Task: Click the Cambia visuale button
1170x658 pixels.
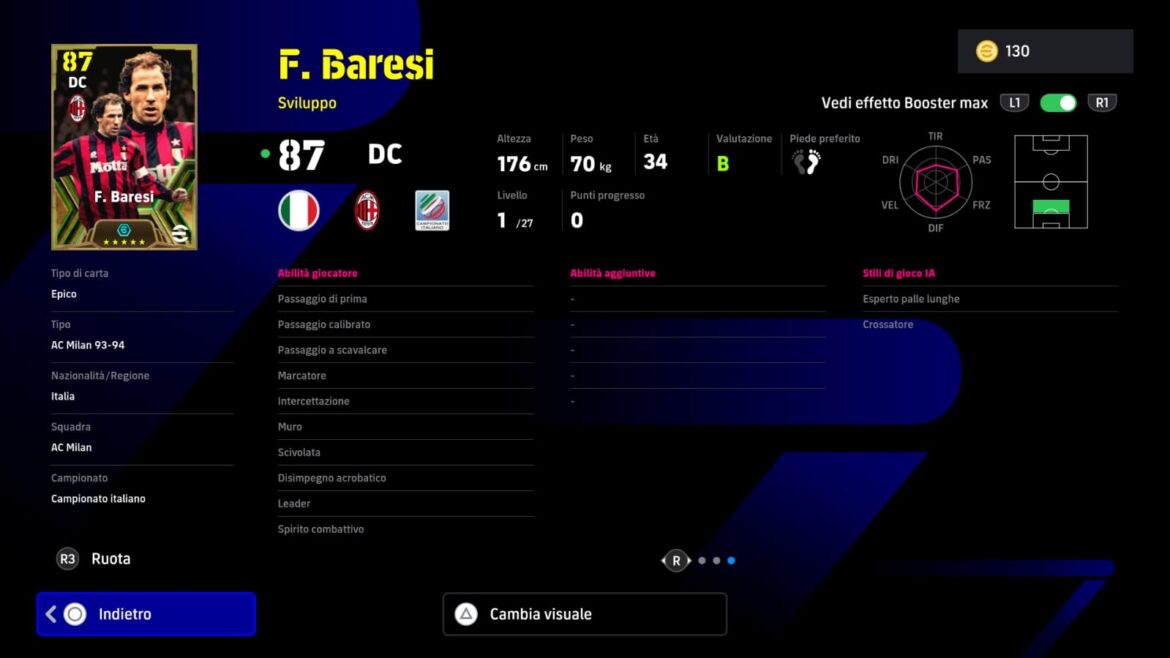Action: [x=584, y=614]
